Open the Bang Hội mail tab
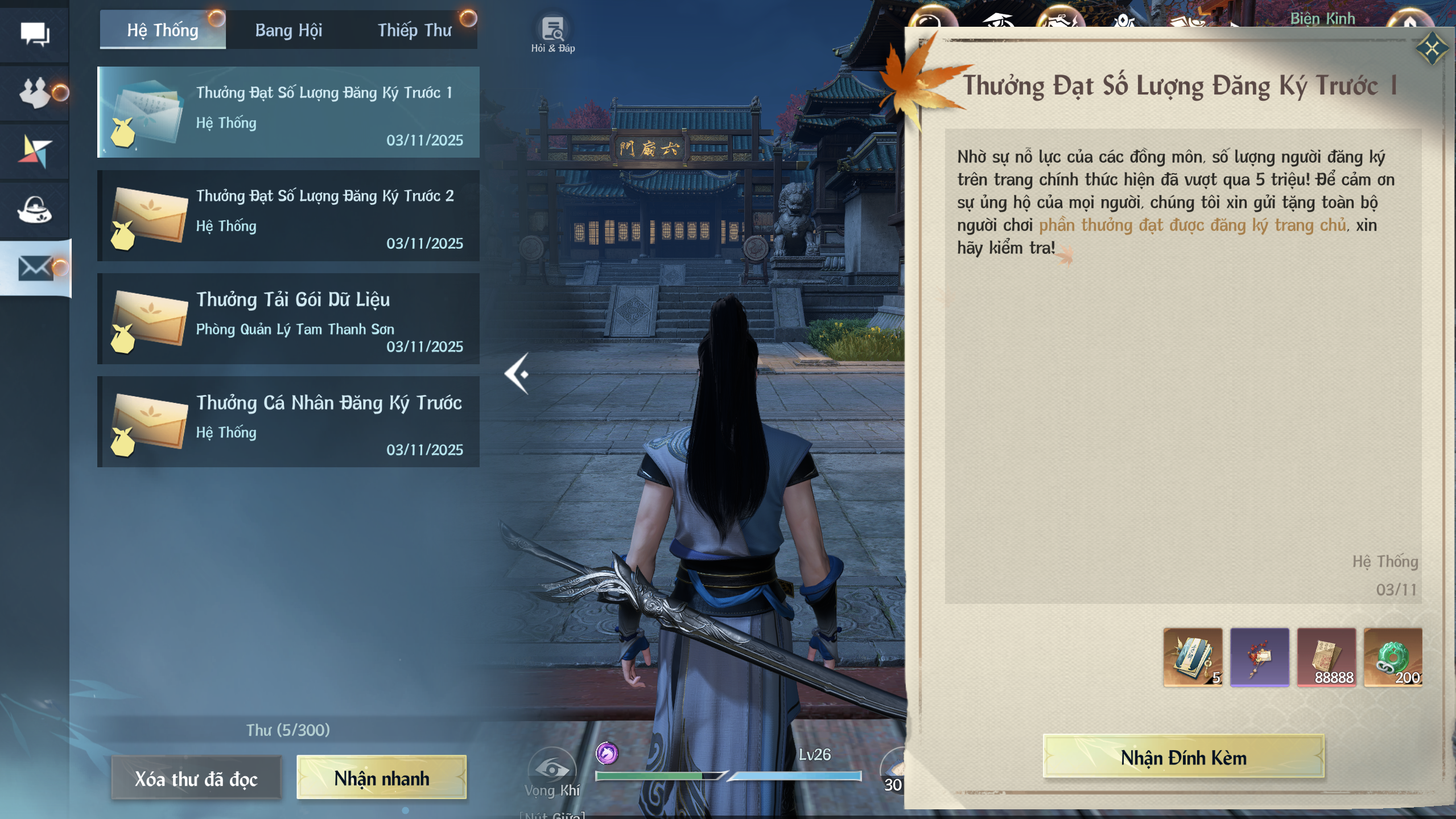Viewport: 1456px width, 819px height. tap(288, 30)
